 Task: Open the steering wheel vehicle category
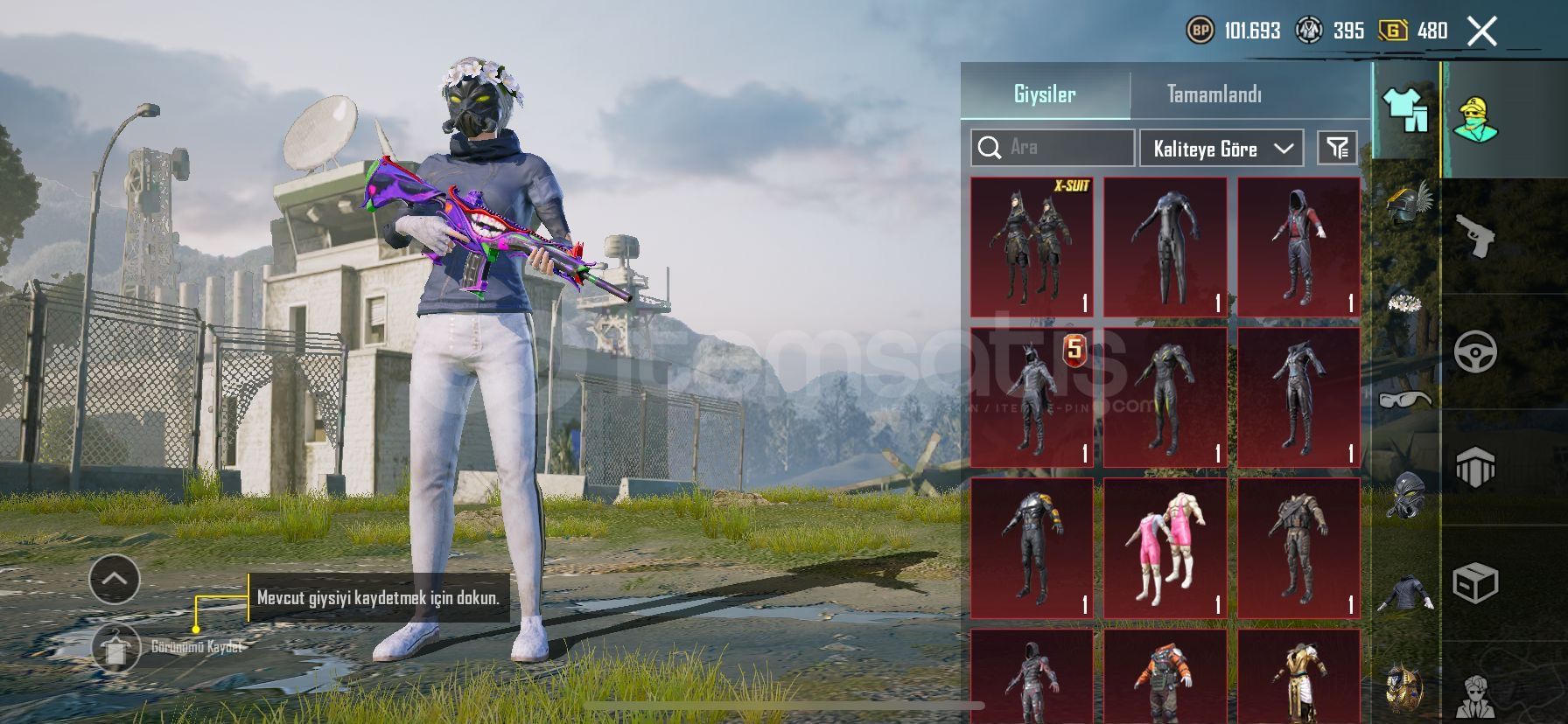(x=1475, y=352)
